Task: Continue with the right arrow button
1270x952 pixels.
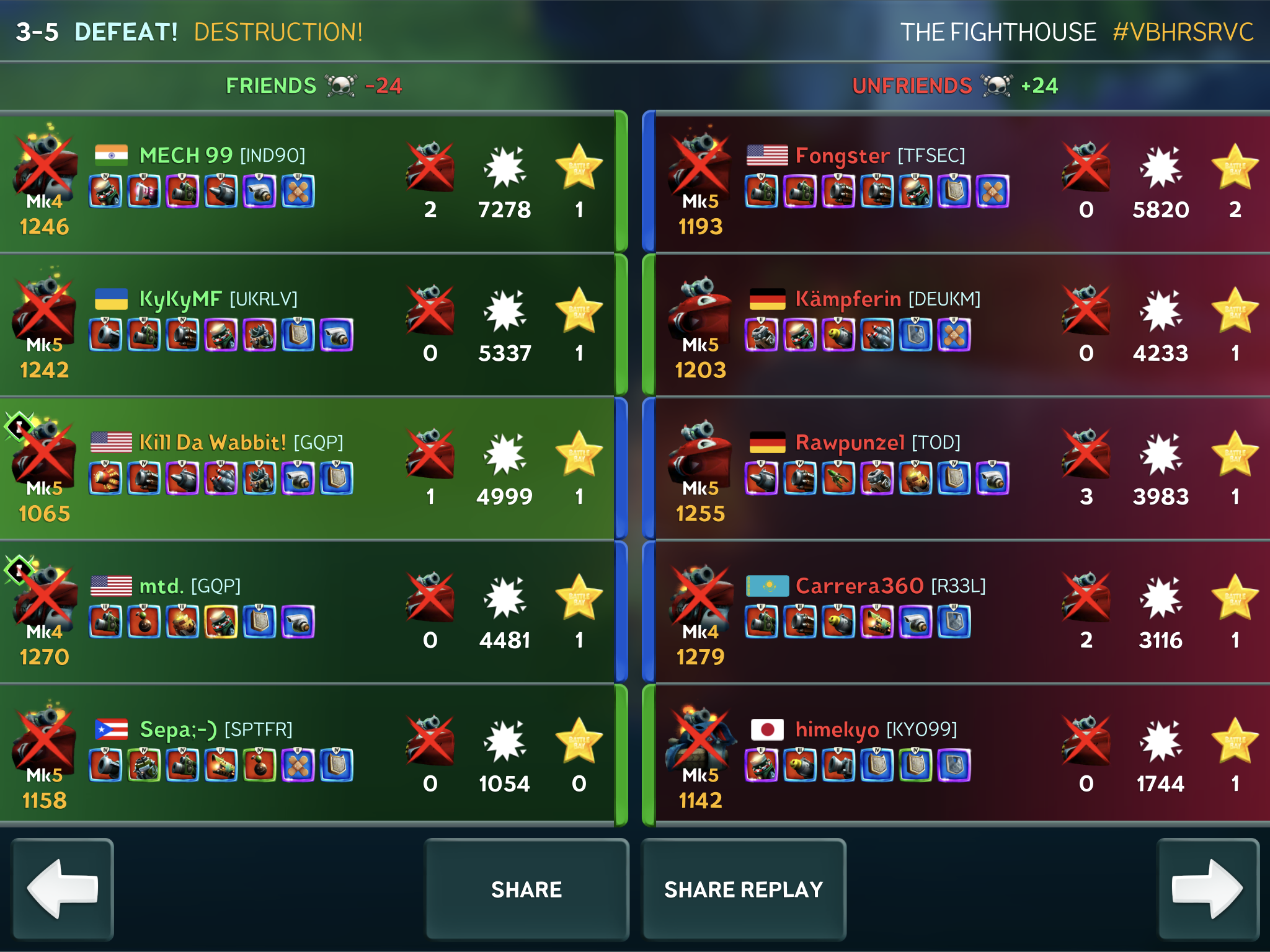Action: point(1207,889)
